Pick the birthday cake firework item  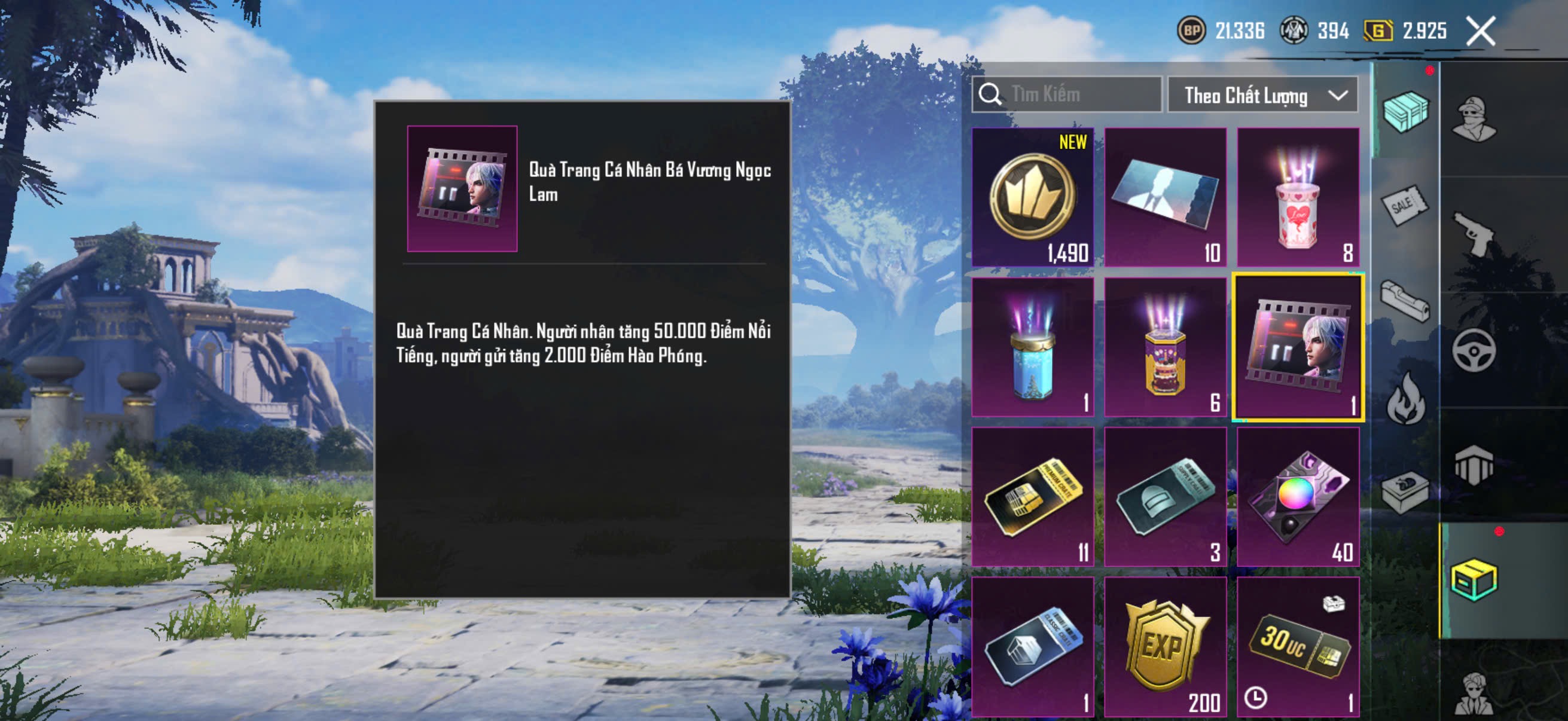pyautogui.click(x=1165, y=347)
